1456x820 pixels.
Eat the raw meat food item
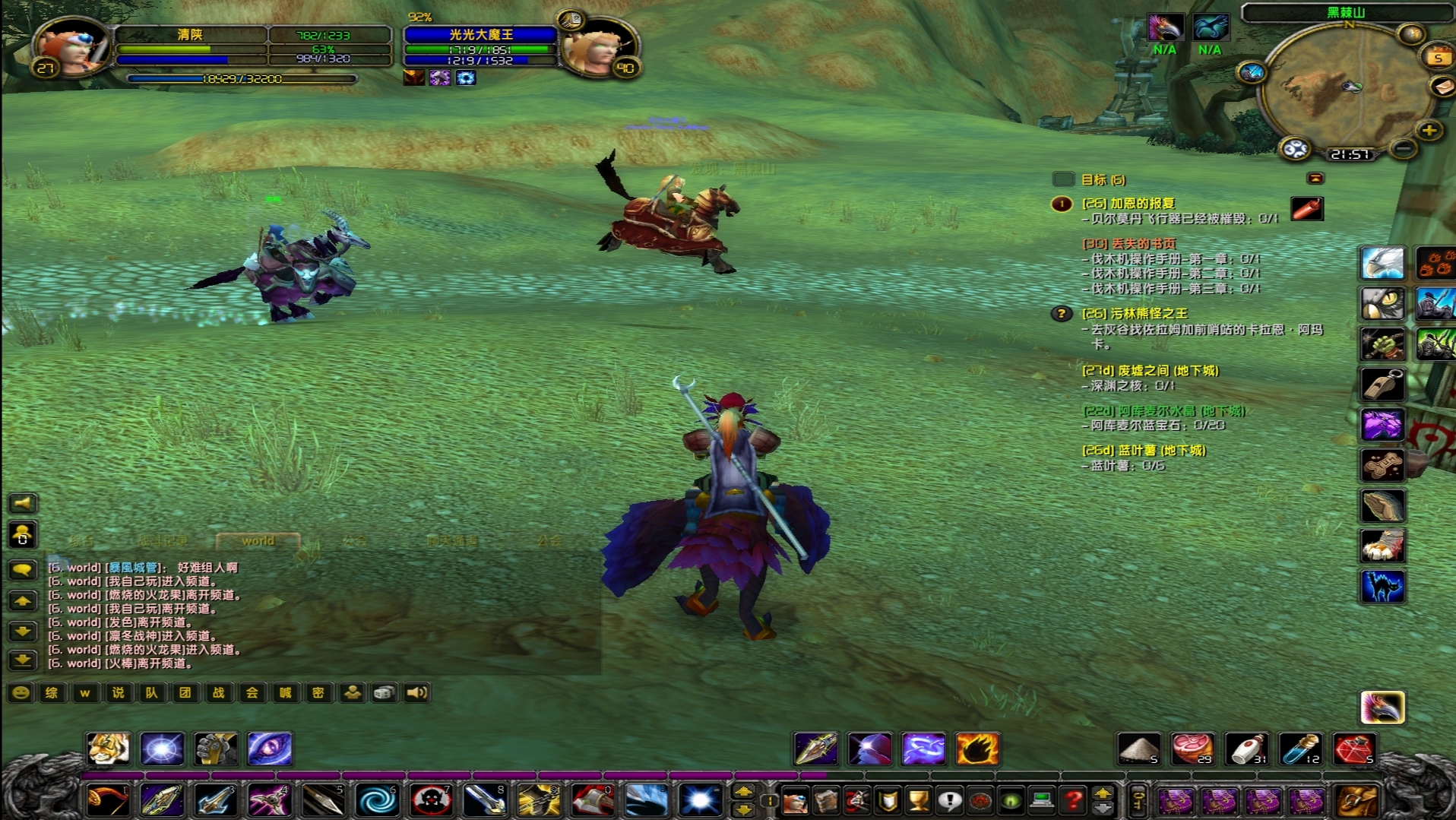click(x=1192, y=749)
